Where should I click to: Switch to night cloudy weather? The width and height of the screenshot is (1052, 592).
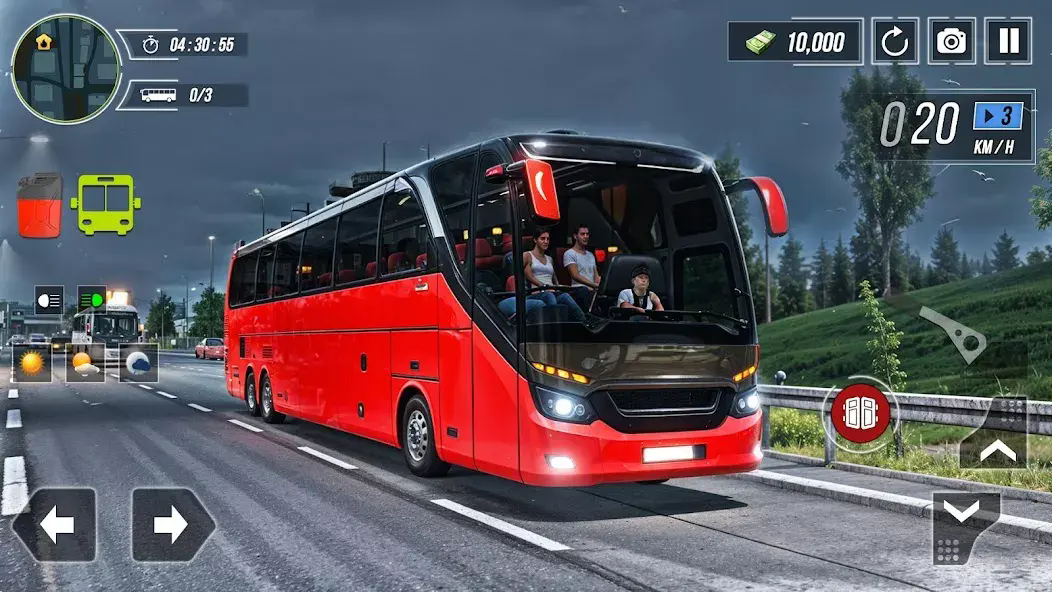(x=139, y=363)
